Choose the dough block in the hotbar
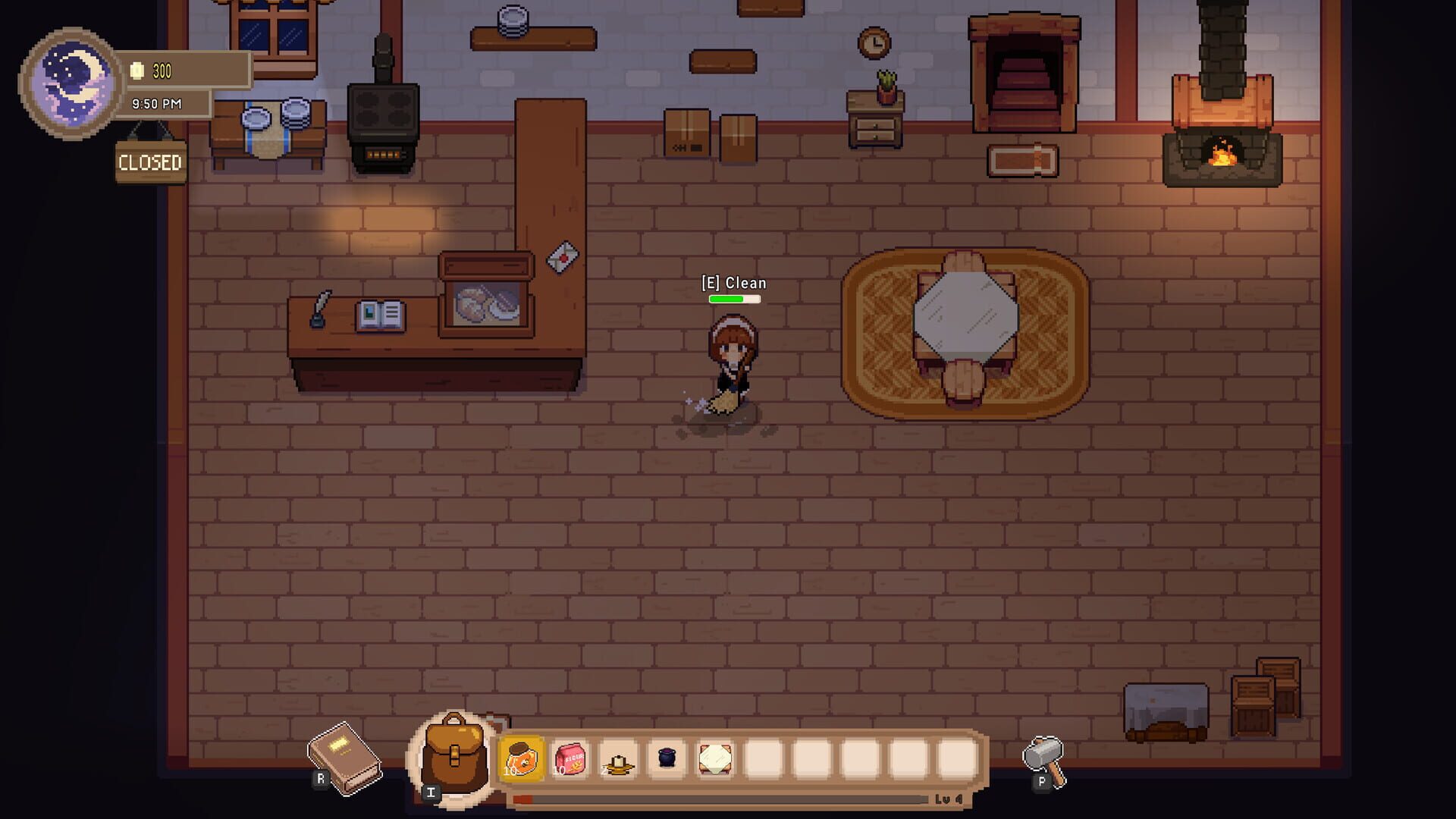Image resolution: width=1456 pixels, height=819 pixels. coord(716,758)
